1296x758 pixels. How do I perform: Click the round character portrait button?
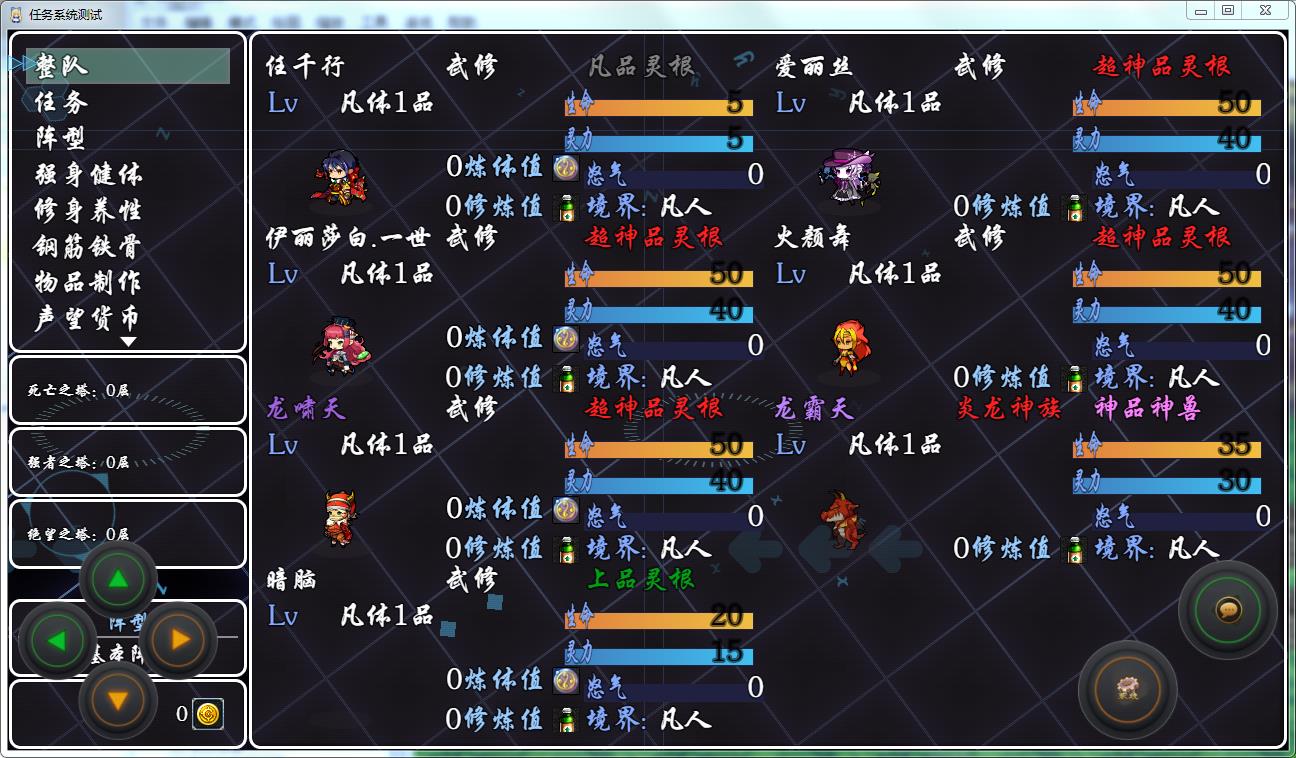click(1128, 690)
